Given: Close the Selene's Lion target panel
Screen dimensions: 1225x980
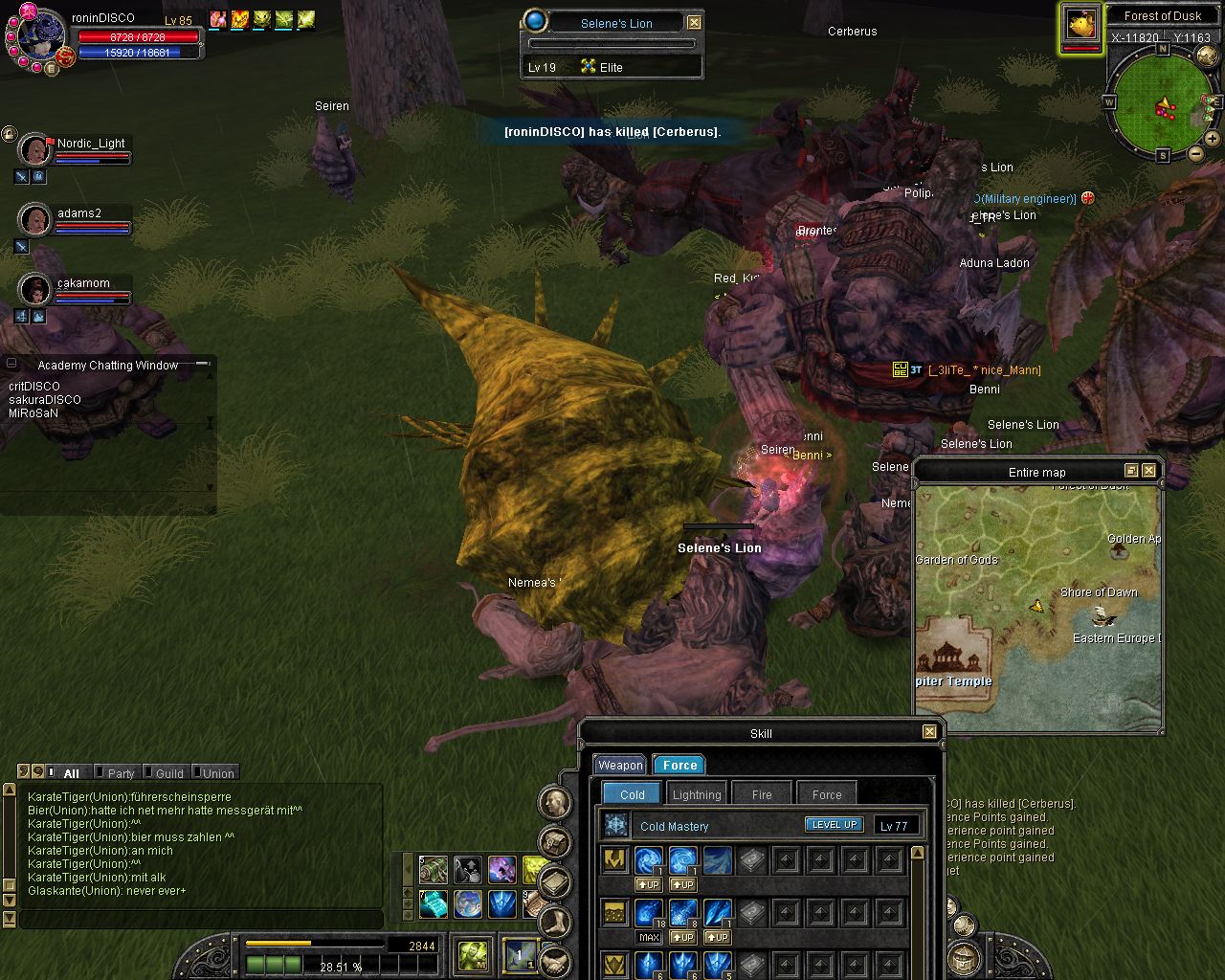Looking at the screenshot, I should click(695, 22).
